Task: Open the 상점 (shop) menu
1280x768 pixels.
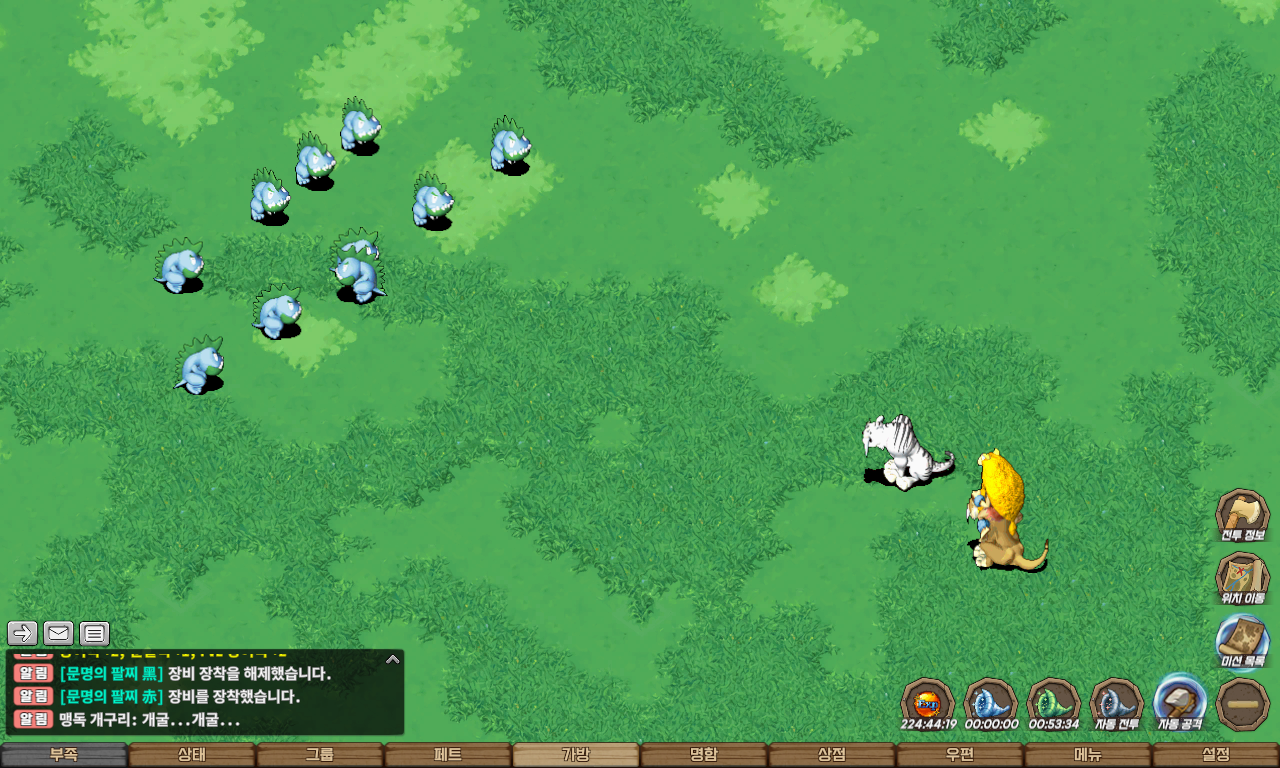Action: (832, 755)
